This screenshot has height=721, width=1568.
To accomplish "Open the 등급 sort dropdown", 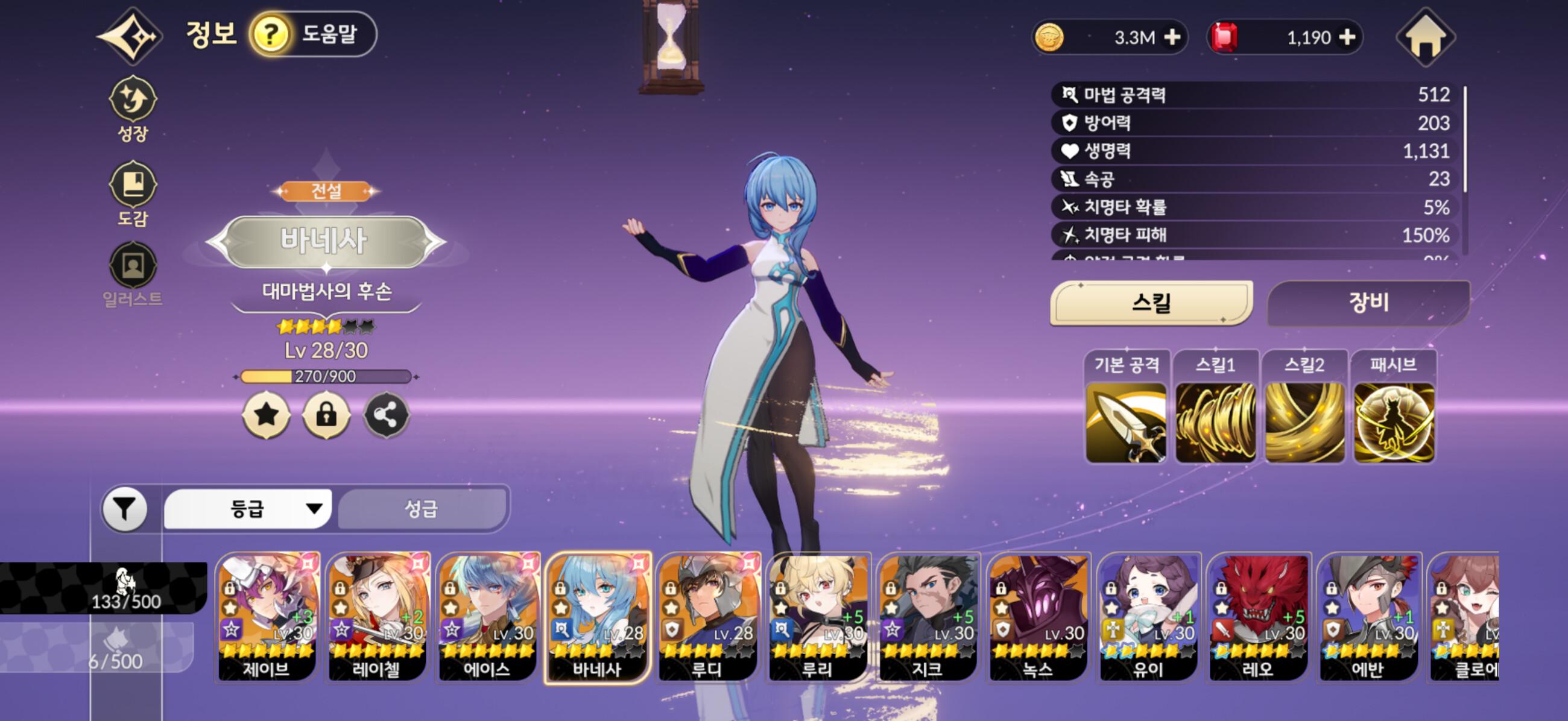I will 248,509.
